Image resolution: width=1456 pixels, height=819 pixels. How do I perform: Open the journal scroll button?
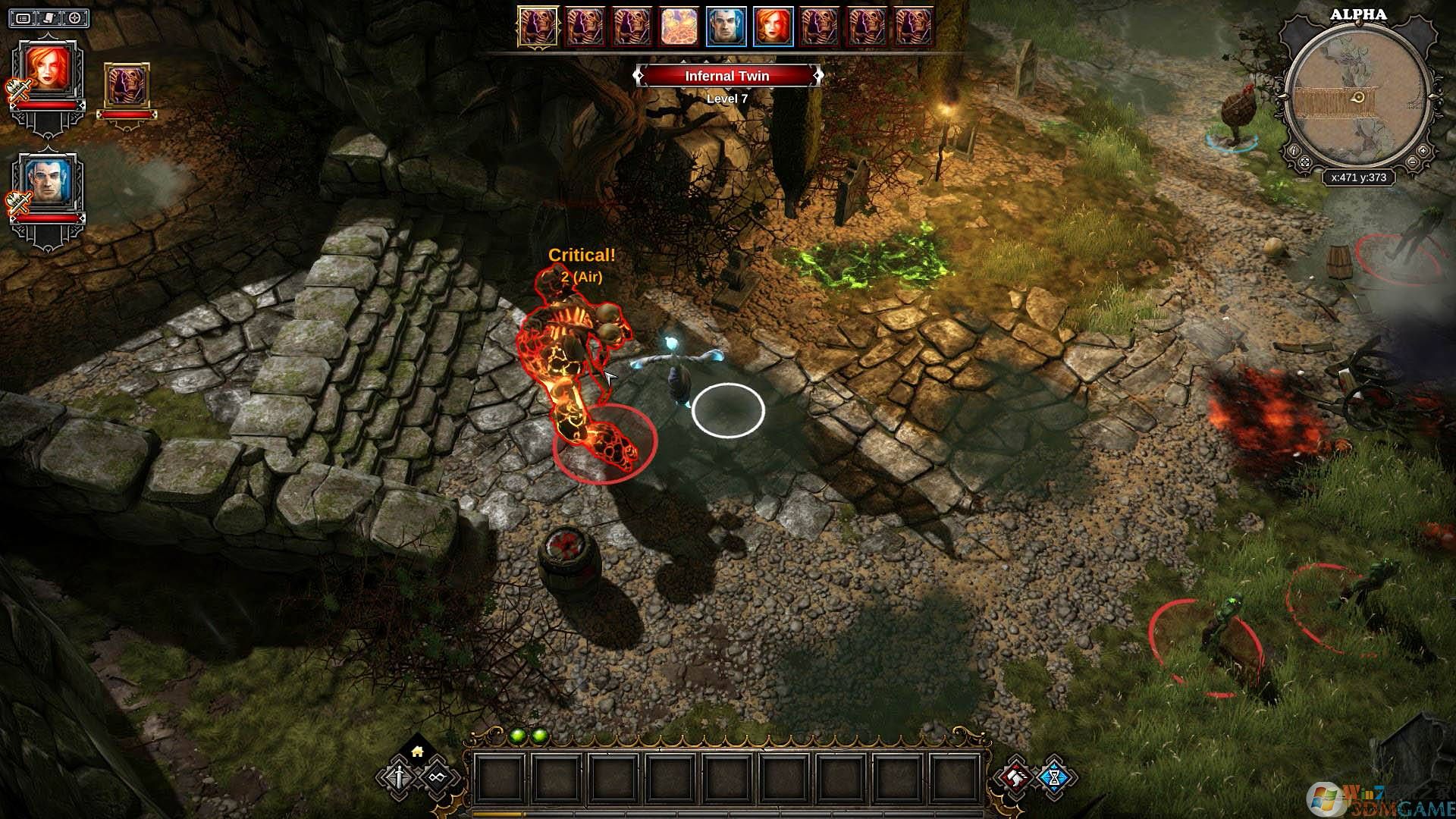click(49, 17)
